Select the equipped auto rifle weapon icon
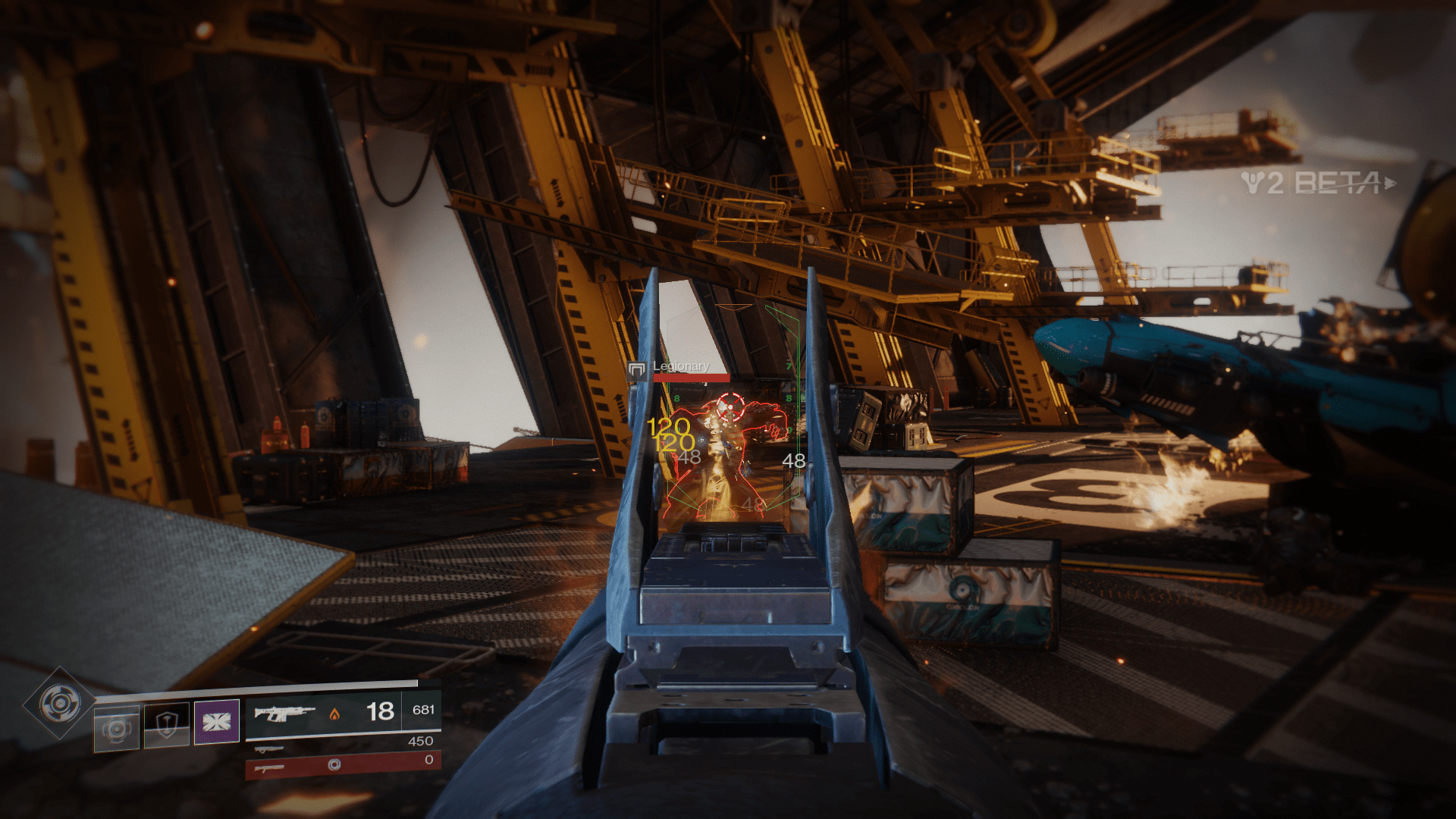This screenshot has height=819, width=1456. click(284, 714)
